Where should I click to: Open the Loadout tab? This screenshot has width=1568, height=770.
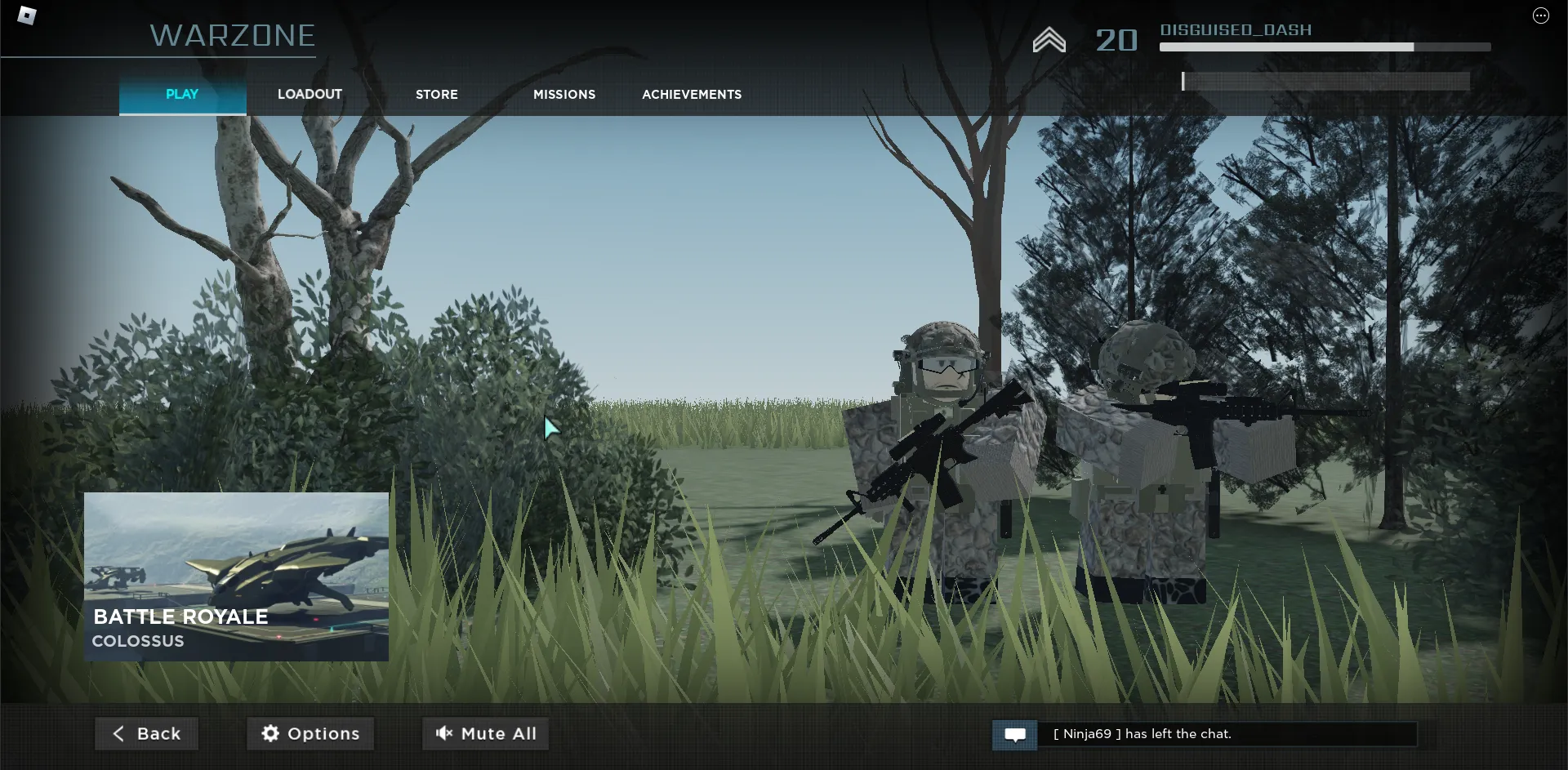click(310, 95)
